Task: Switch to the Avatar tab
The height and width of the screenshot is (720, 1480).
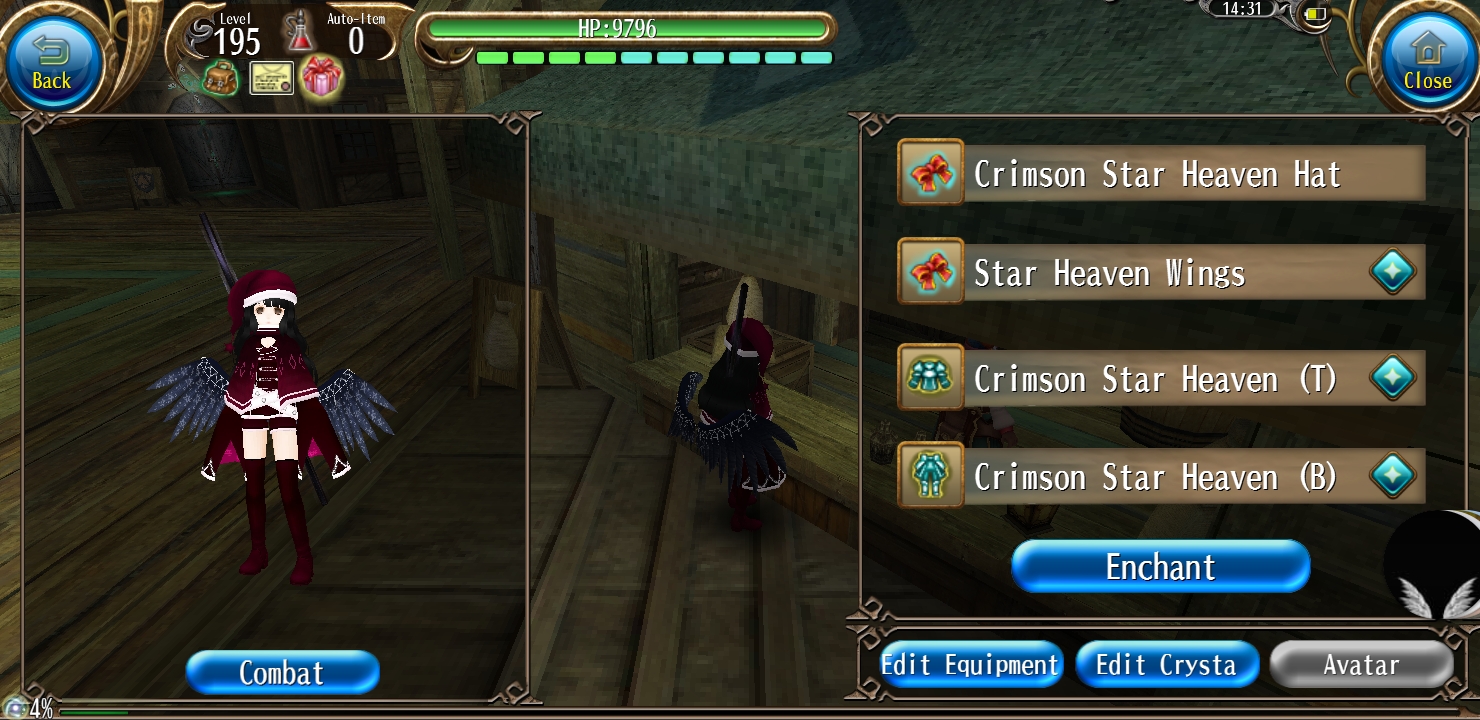Action: [1360, 664]
